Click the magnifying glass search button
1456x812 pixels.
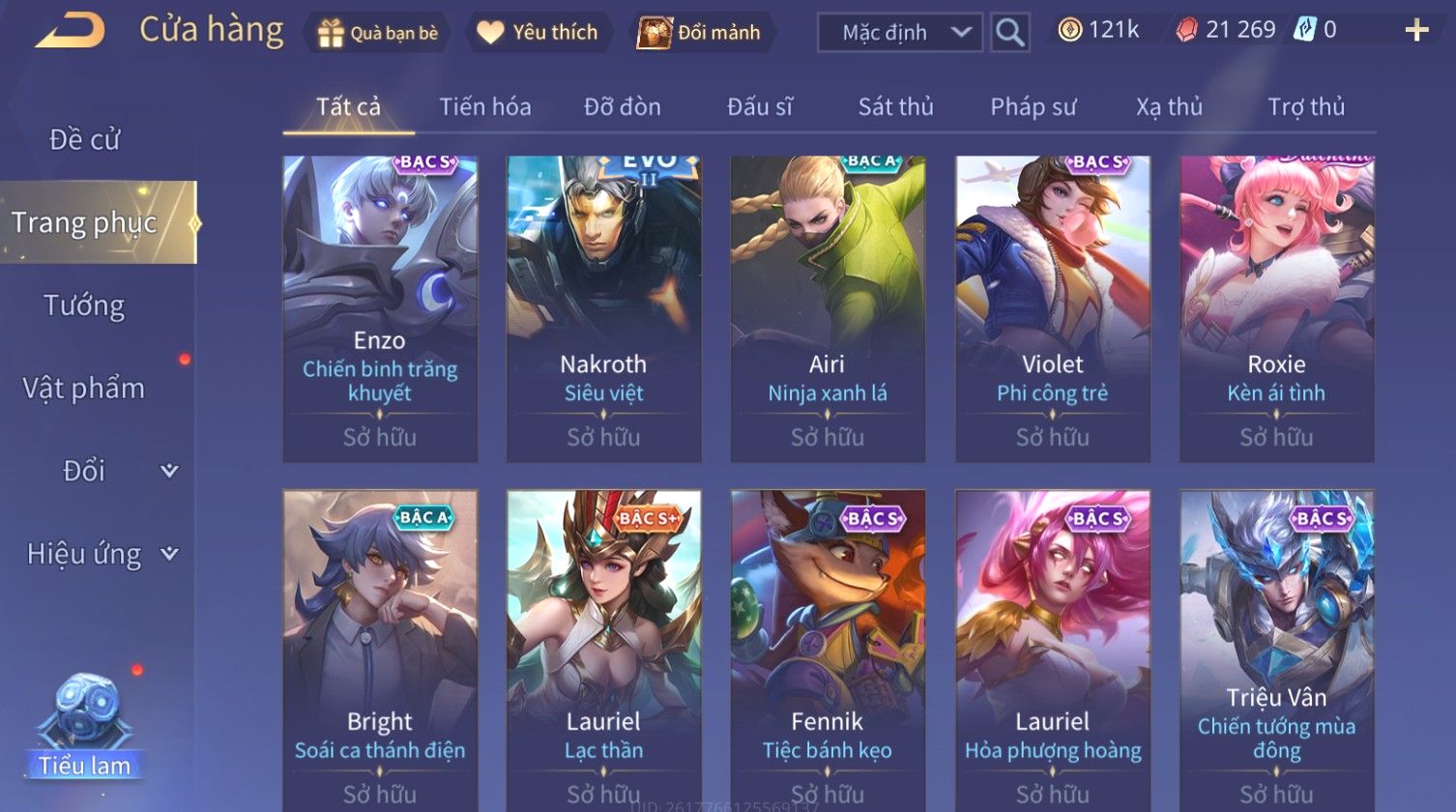[x=1009, y=33]
